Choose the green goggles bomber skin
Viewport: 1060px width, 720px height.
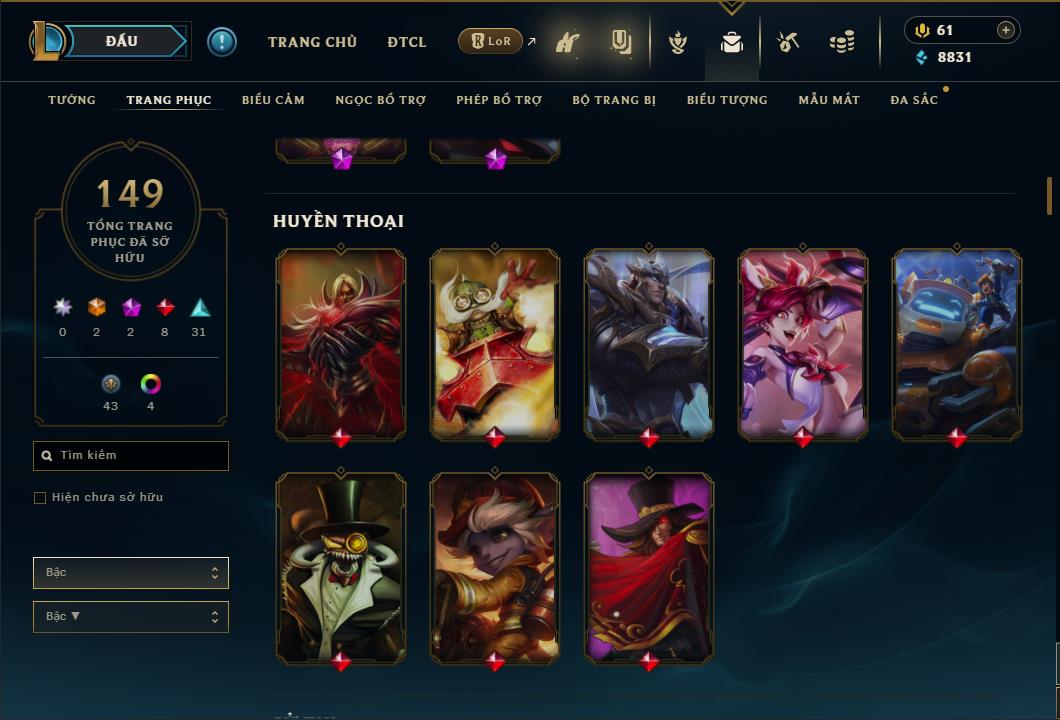pyautogui.click(x=495, y=342)
